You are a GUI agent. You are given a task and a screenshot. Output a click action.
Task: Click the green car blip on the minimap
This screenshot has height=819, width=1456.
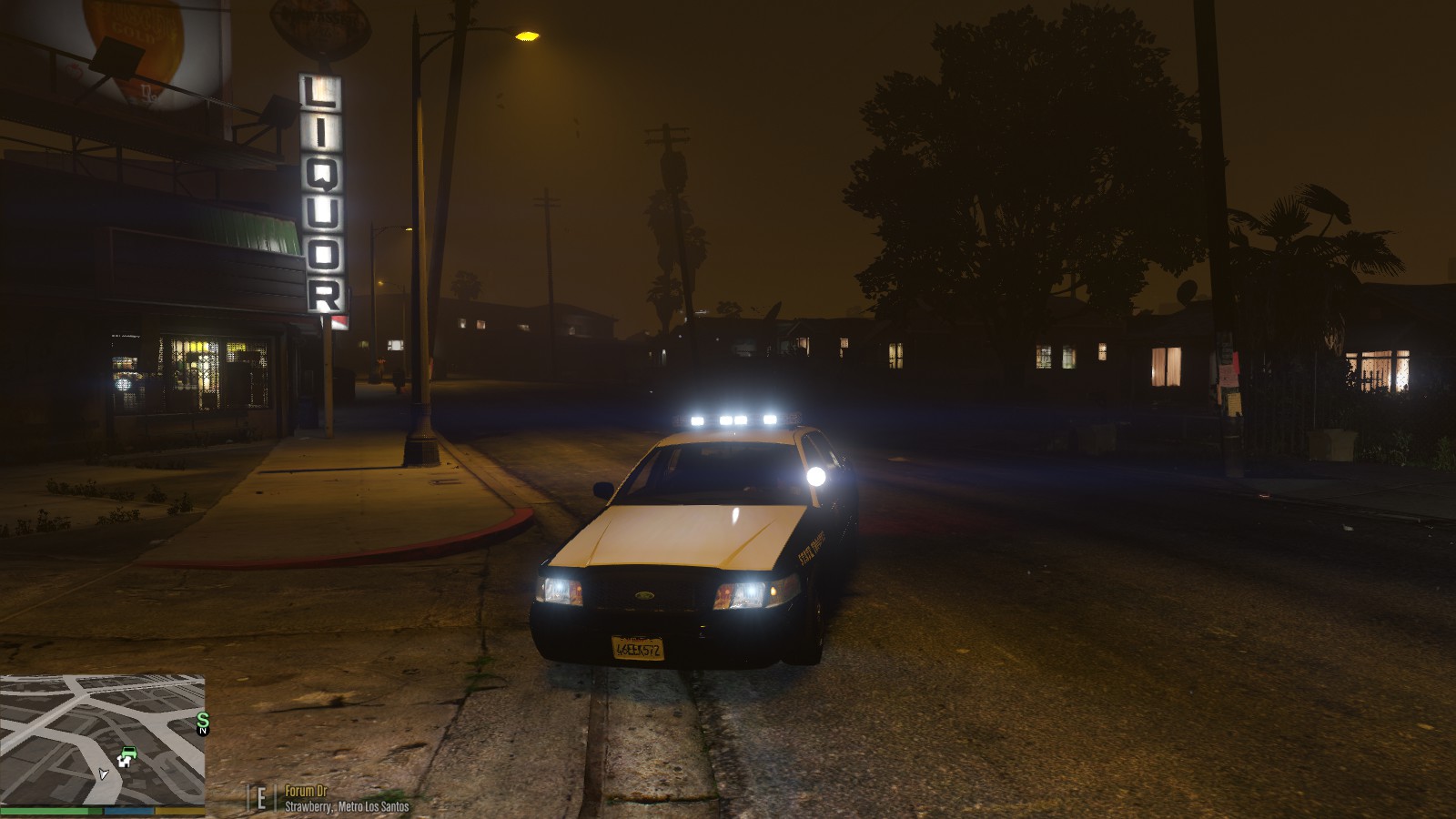click(x=128, y=752)
